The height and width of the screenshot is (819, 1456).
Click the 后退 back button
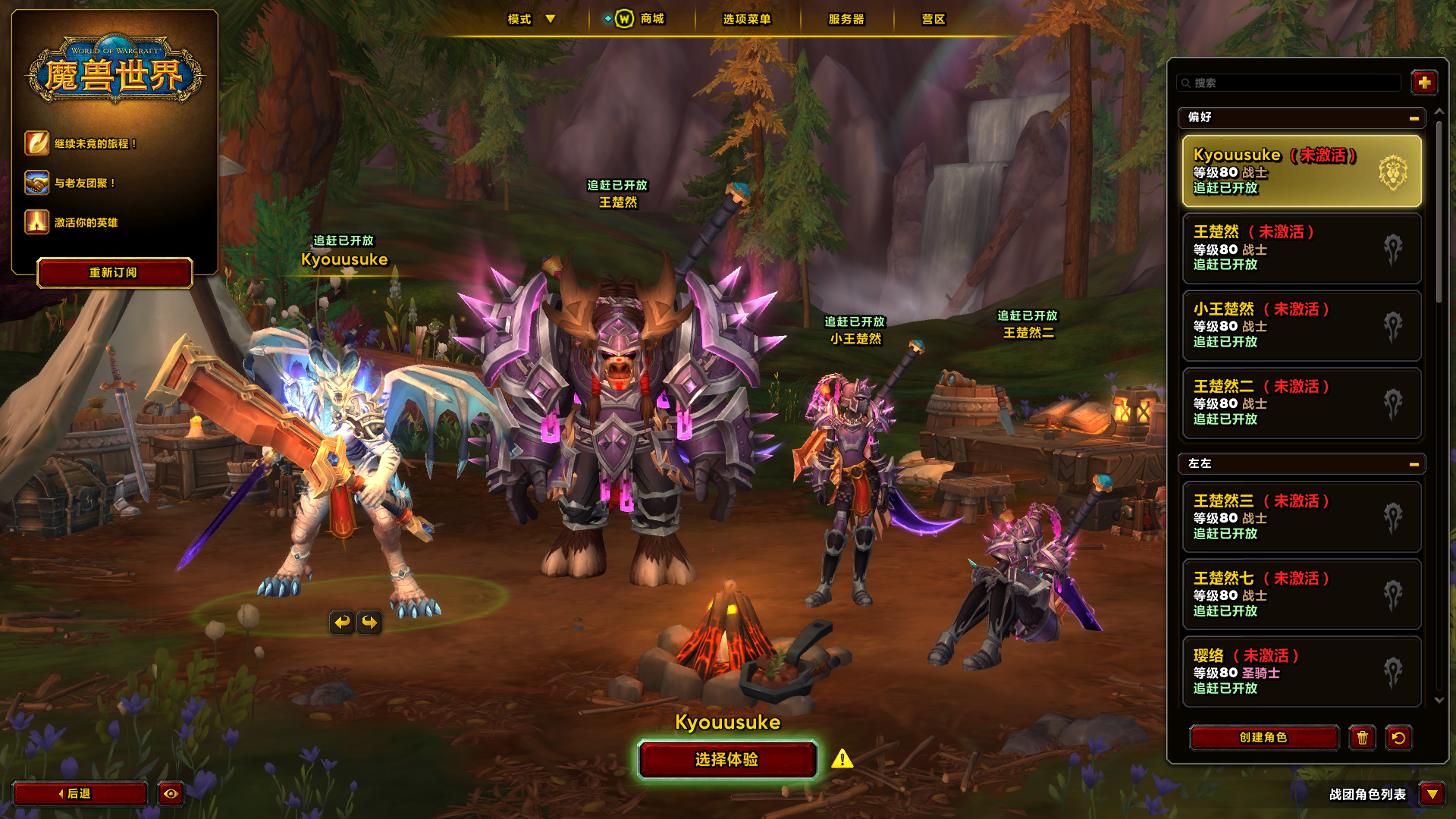pyautogui.click(x=80, y=794)
